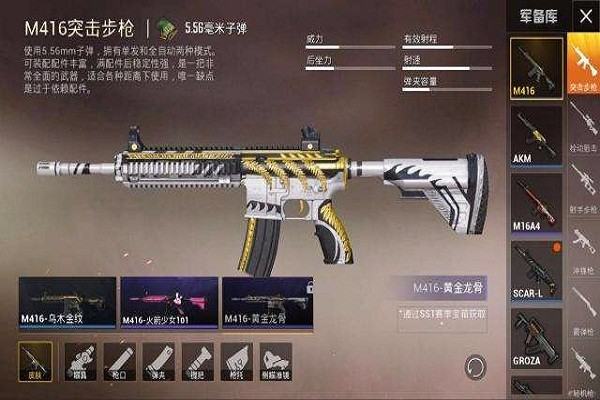
Task: Select the 皮肤 skin attachment slot
Action: point(36,360)
